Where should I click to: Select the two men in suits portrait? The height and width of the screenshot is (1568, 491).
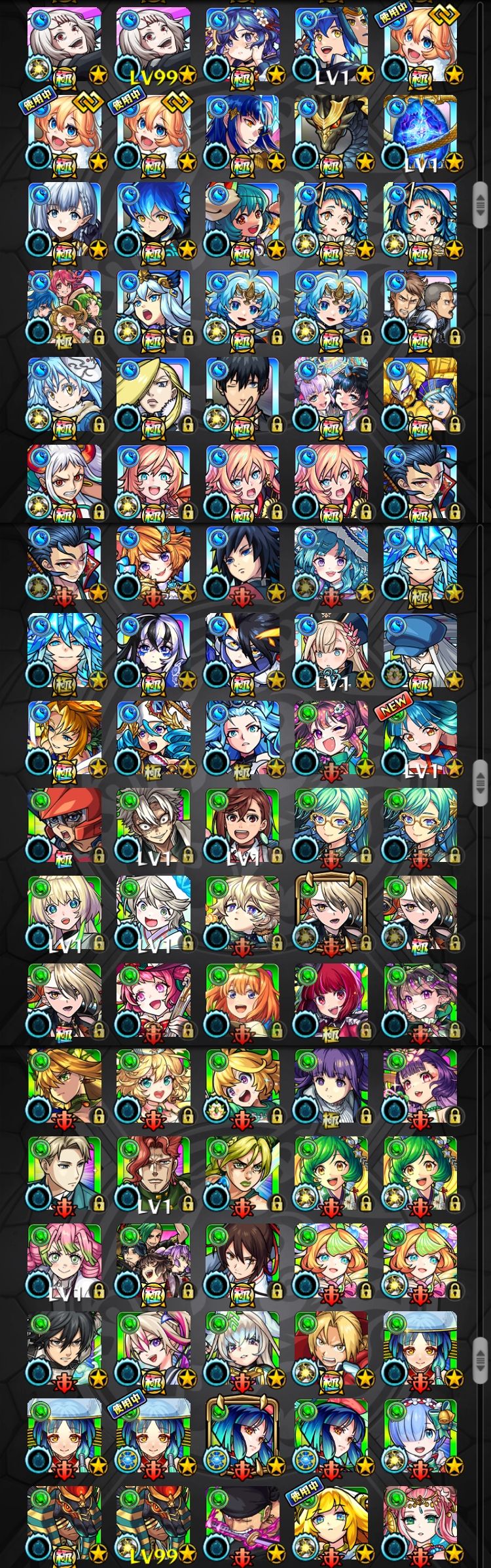pos(420,308)
